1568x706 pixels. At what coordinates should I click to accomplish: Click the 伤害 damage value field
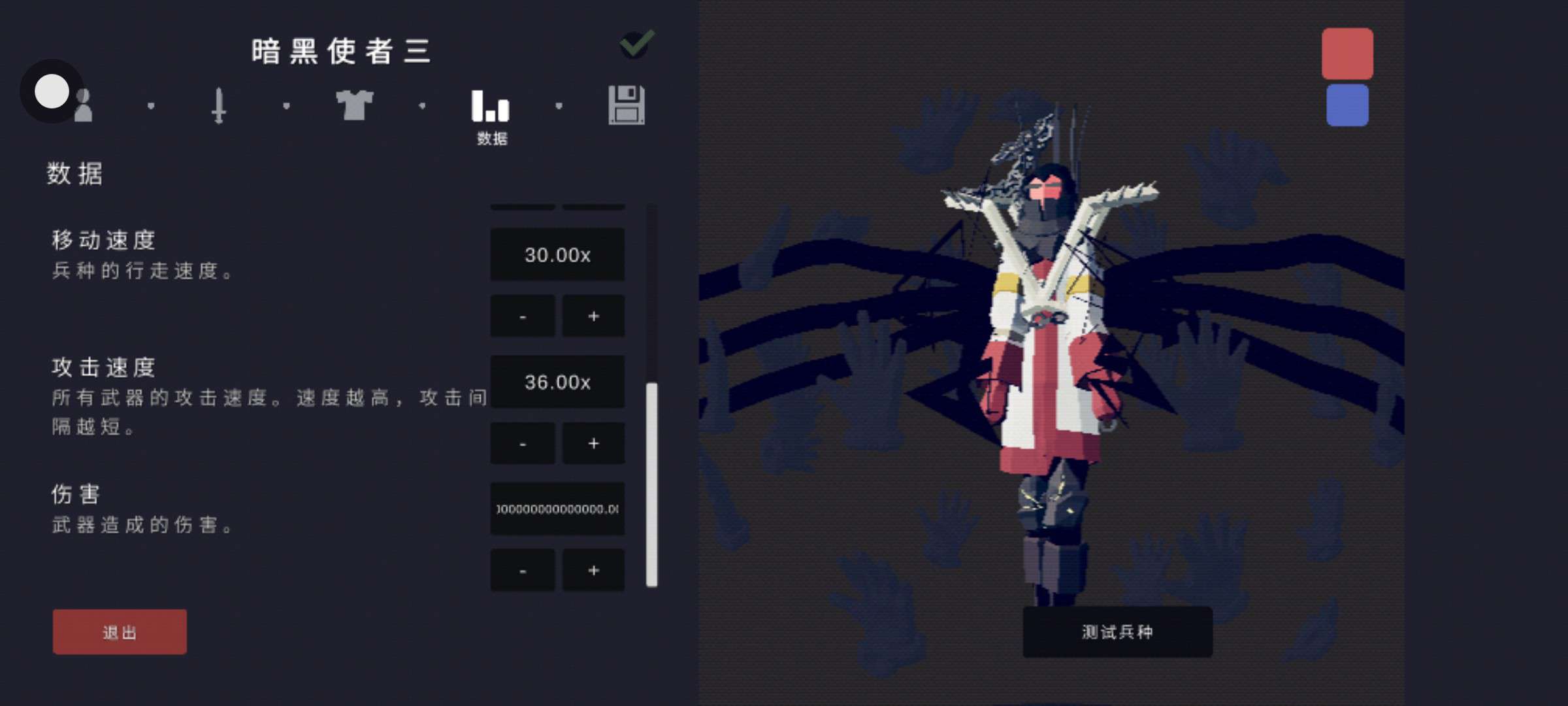(557, 509)
